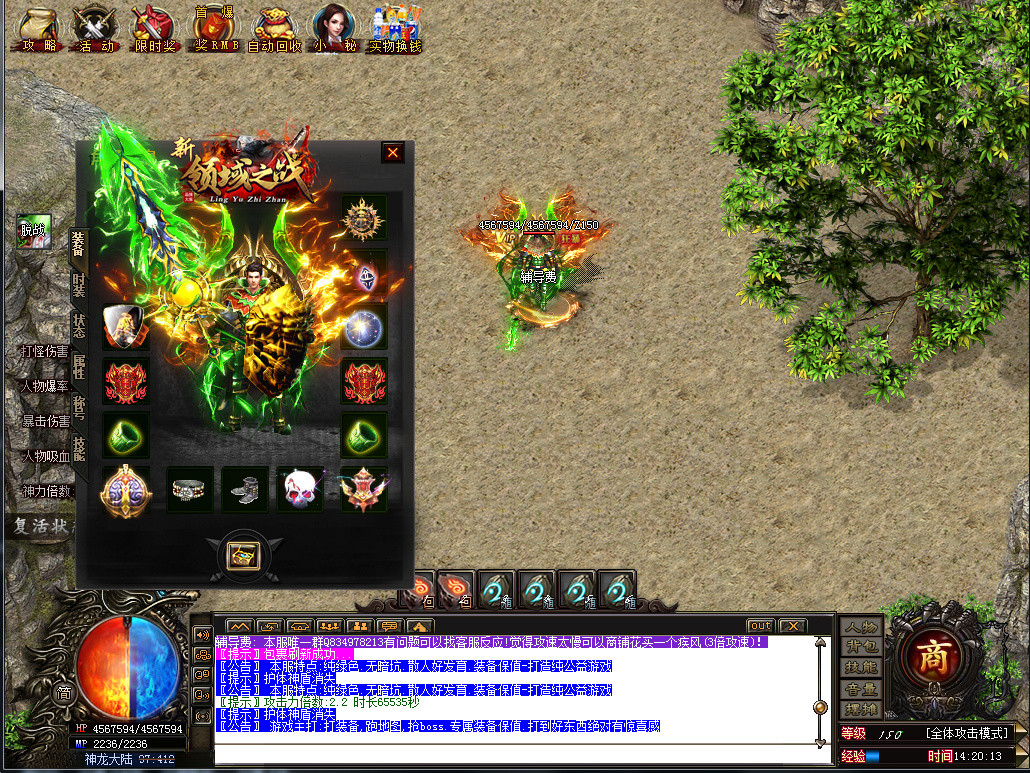
Task: Select the boots equipment slot
Action: 245,489
